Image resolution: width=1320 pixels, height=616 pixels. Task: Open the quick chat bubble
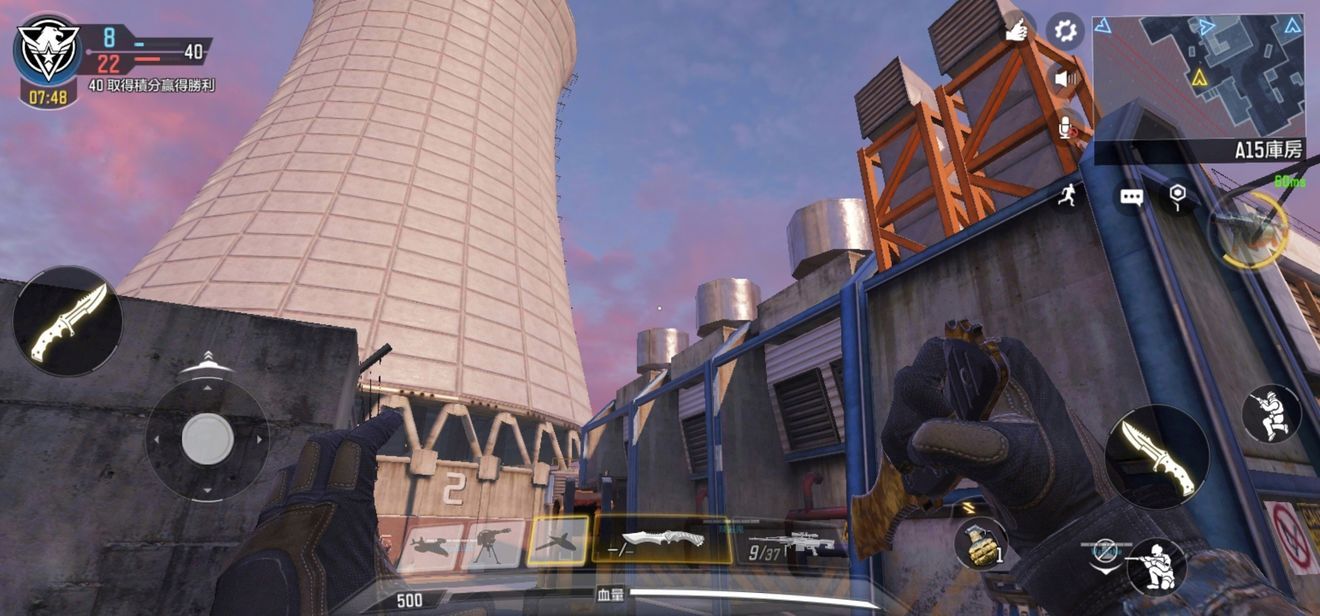pos(1131,197)
